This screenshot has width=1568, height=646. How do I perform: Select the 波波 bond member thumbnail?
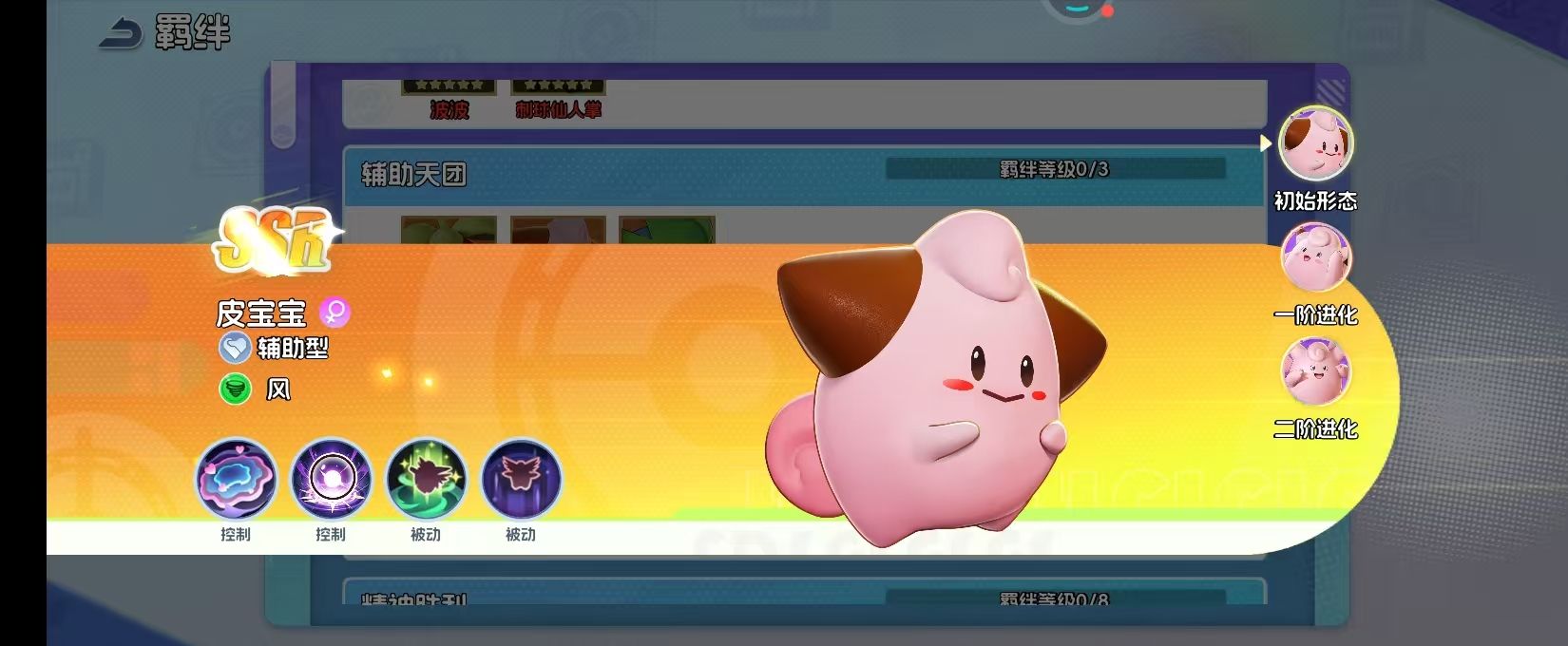pyautogui.click(x=449, y=88)
